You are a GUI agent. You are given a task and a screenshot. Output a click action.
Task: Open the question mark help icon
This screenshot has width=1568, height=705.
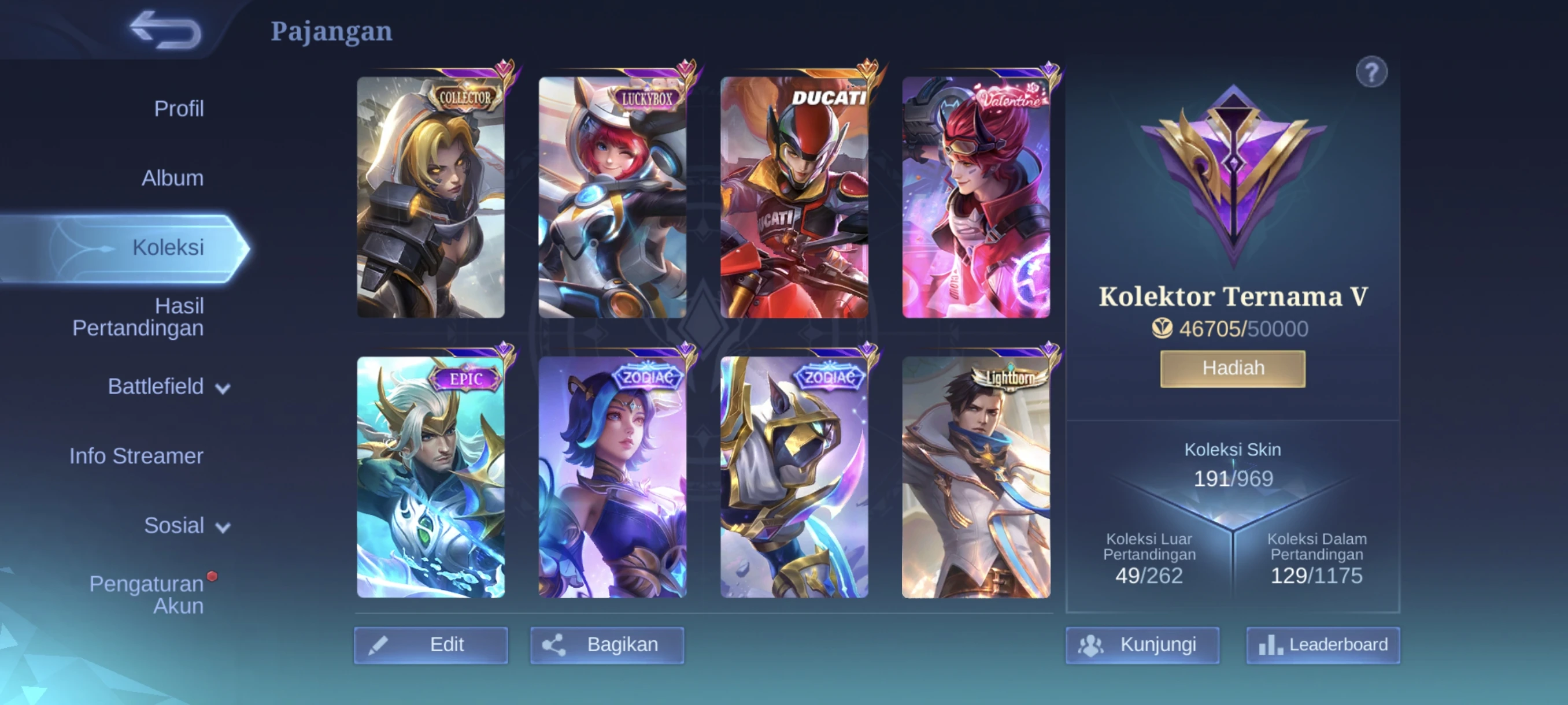click(1371, 73)
